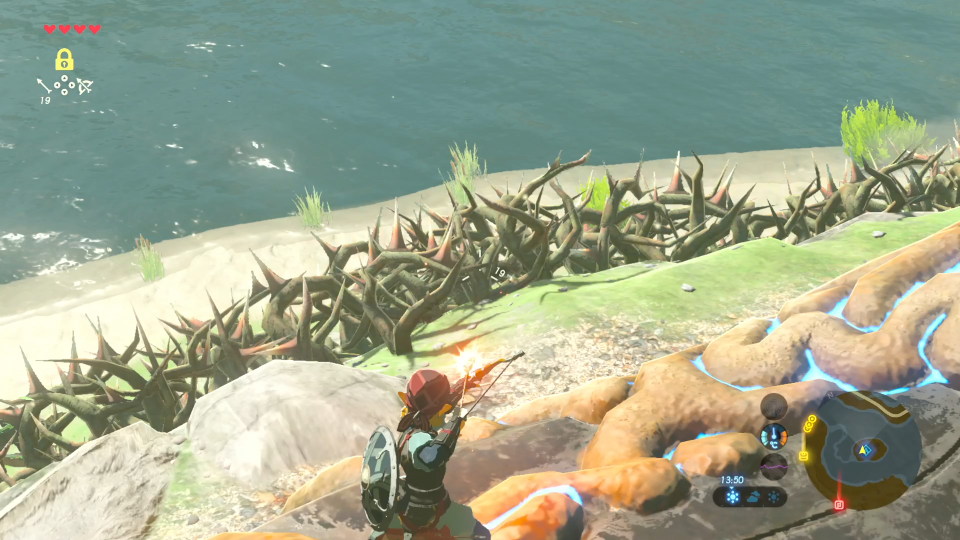Screen dimensions: 960x540
Task: Activate the Sheikah Sensor radar icon
Action: click(773, 407)
